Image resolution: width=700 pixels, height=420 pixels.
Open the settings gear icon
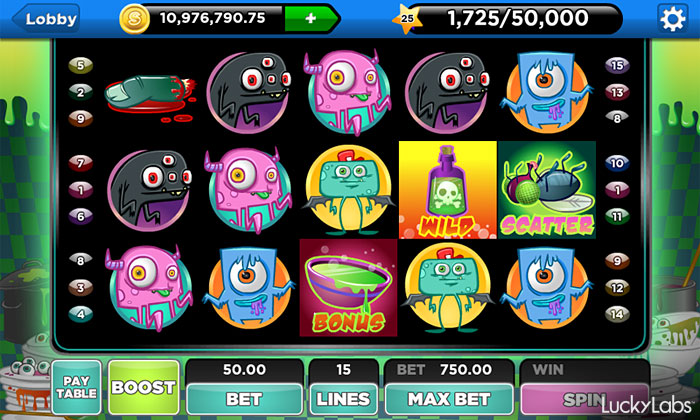point(673,18)
